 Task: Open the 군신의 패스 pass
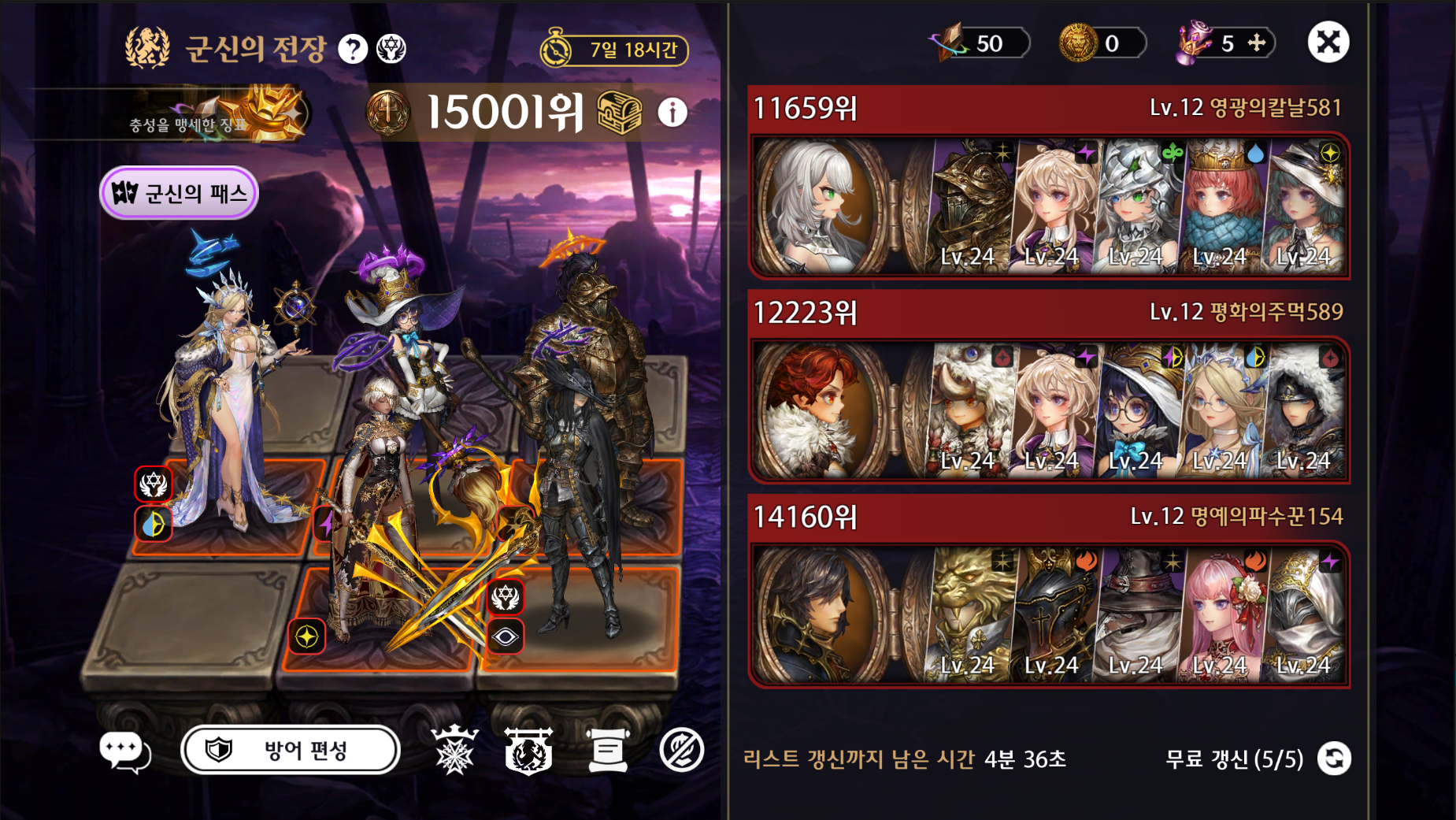click(x=180, y=193)
